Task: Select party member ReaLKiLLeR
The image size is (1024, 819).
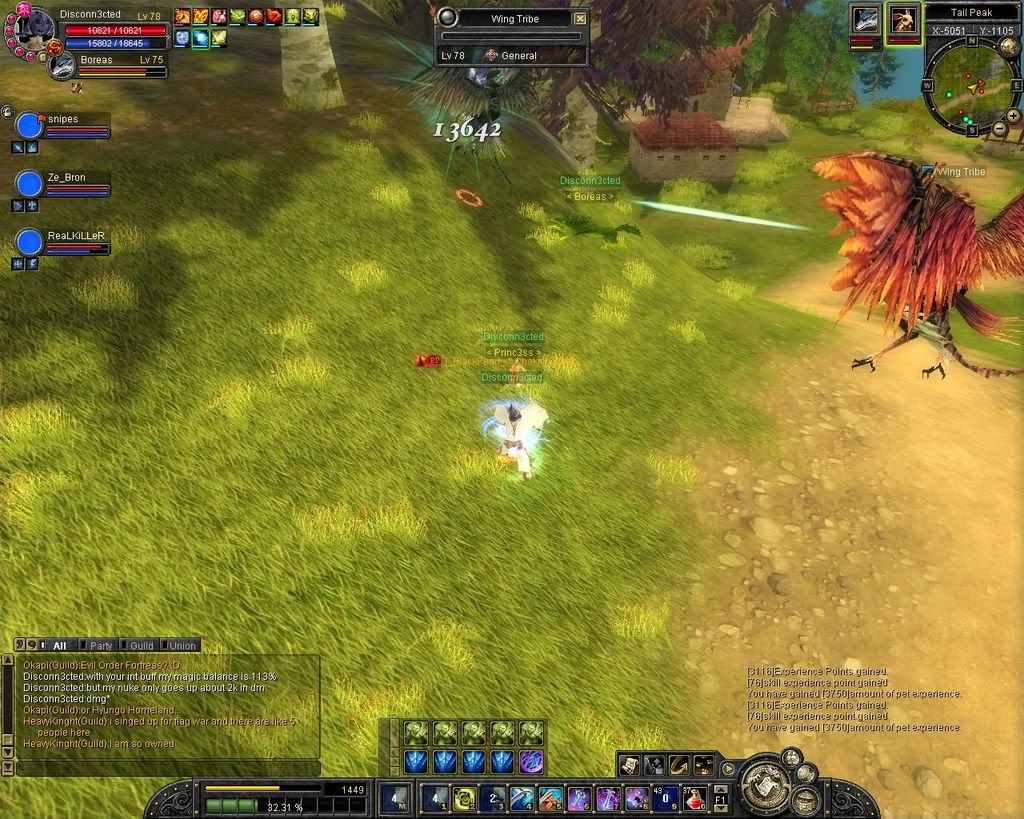Action: pyautogui.click(x=31, y=242)
